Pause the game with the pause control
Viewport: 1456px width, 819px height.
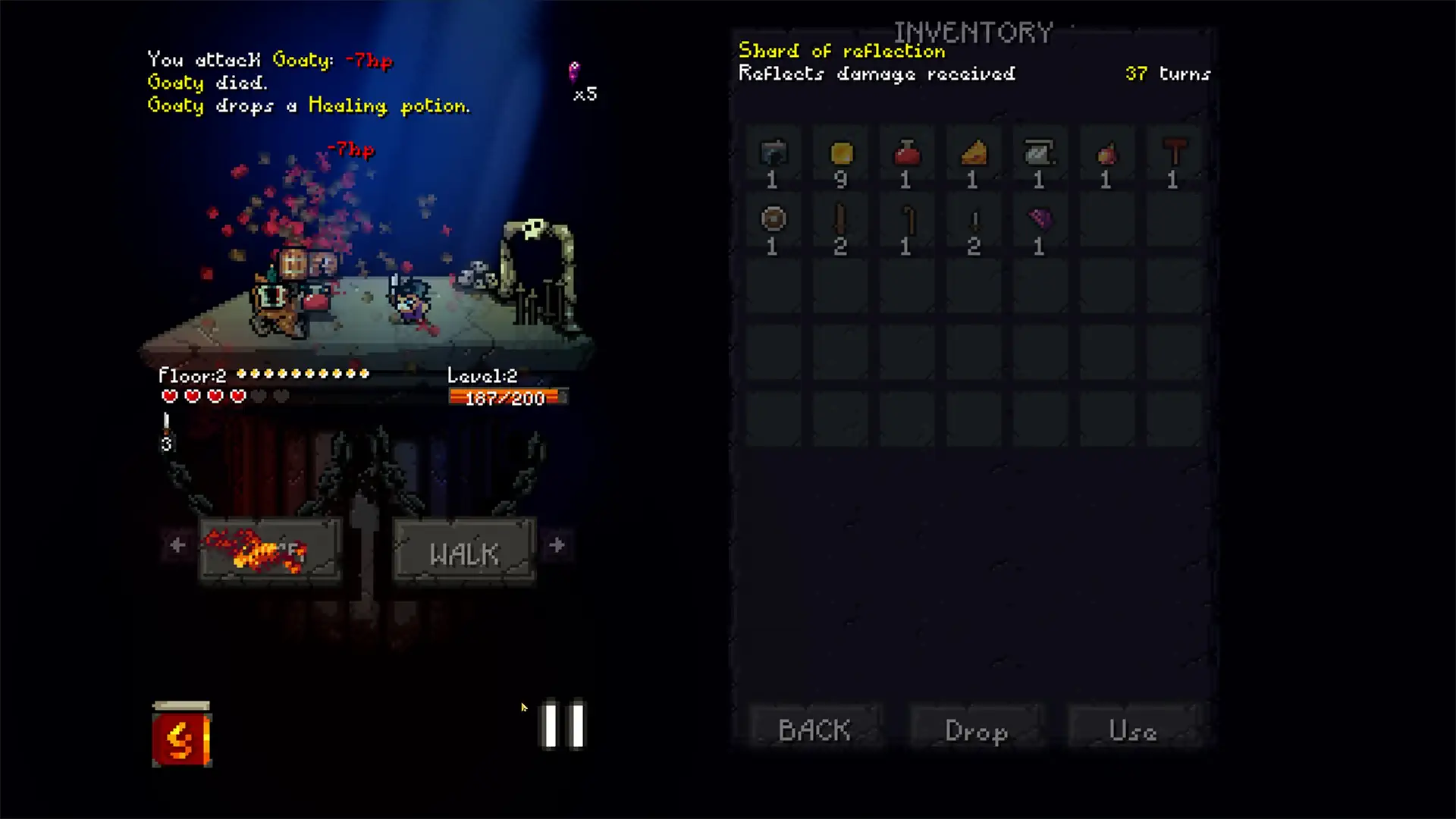561,724
